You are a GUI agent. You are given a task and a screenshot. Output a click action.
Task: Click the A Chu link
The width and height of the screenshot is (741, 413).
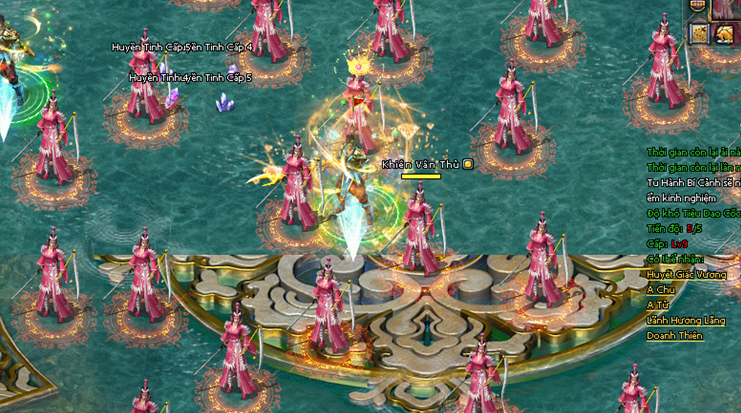click(x=660, y=289)
